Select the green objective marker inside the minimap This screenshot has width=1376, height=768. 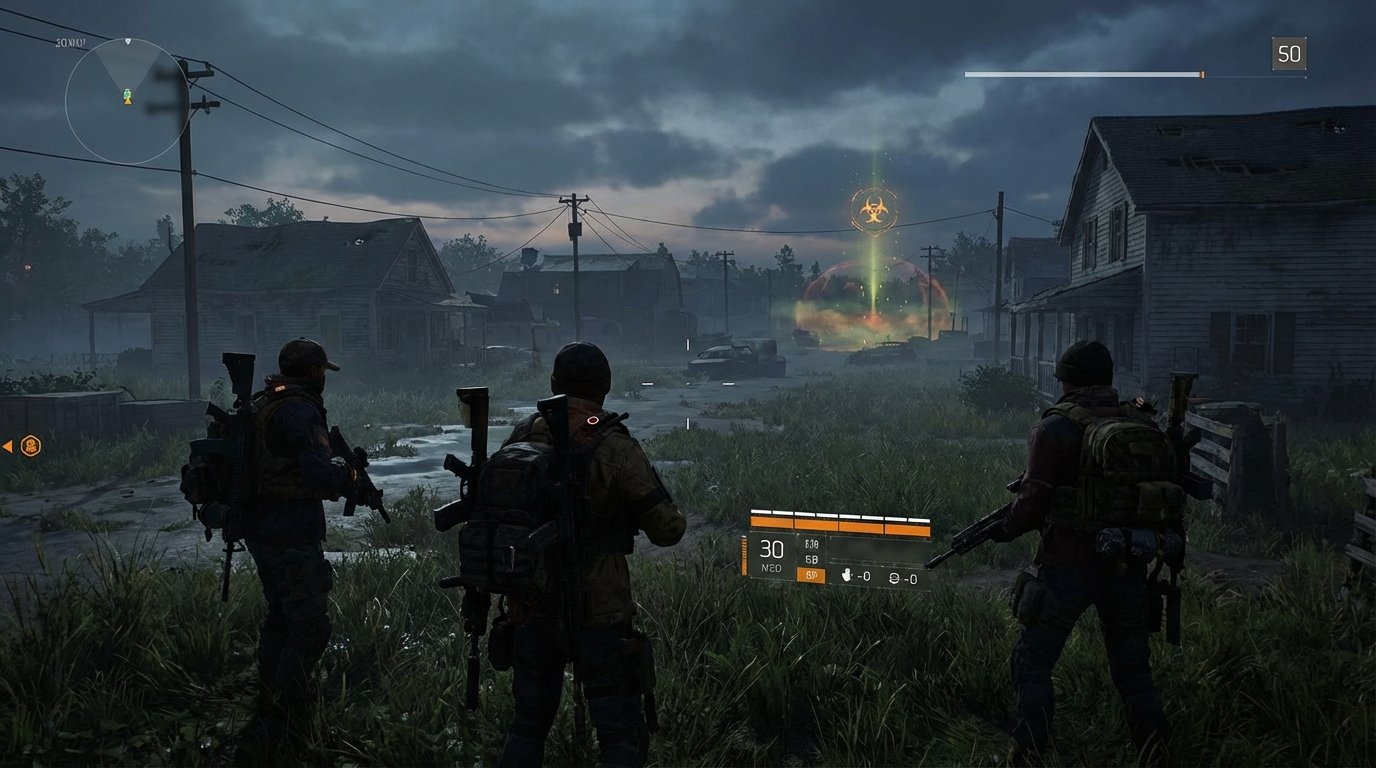point(127,94)
